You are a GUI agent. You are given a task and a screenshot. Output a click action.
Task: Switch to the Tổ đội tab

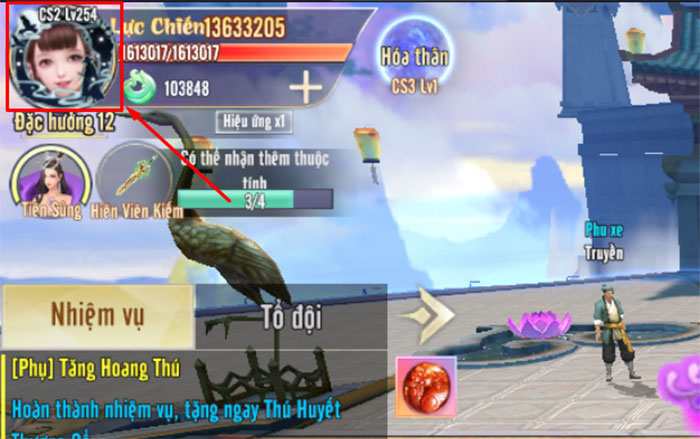tap(291, 319)
